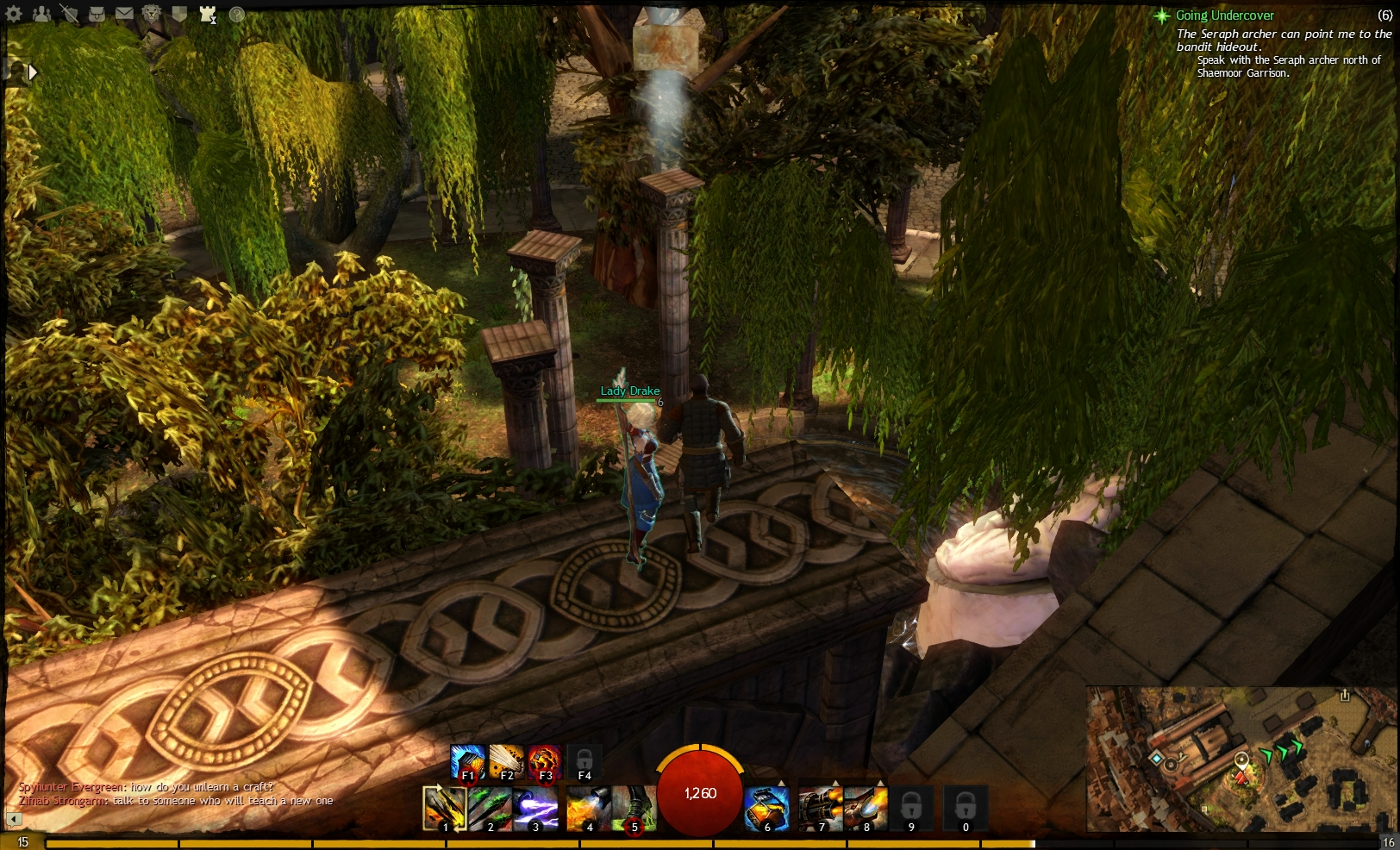This screenshot has width=1400, height=850.
Task: Open the game options gear icon
Action: tap(12, 14)
